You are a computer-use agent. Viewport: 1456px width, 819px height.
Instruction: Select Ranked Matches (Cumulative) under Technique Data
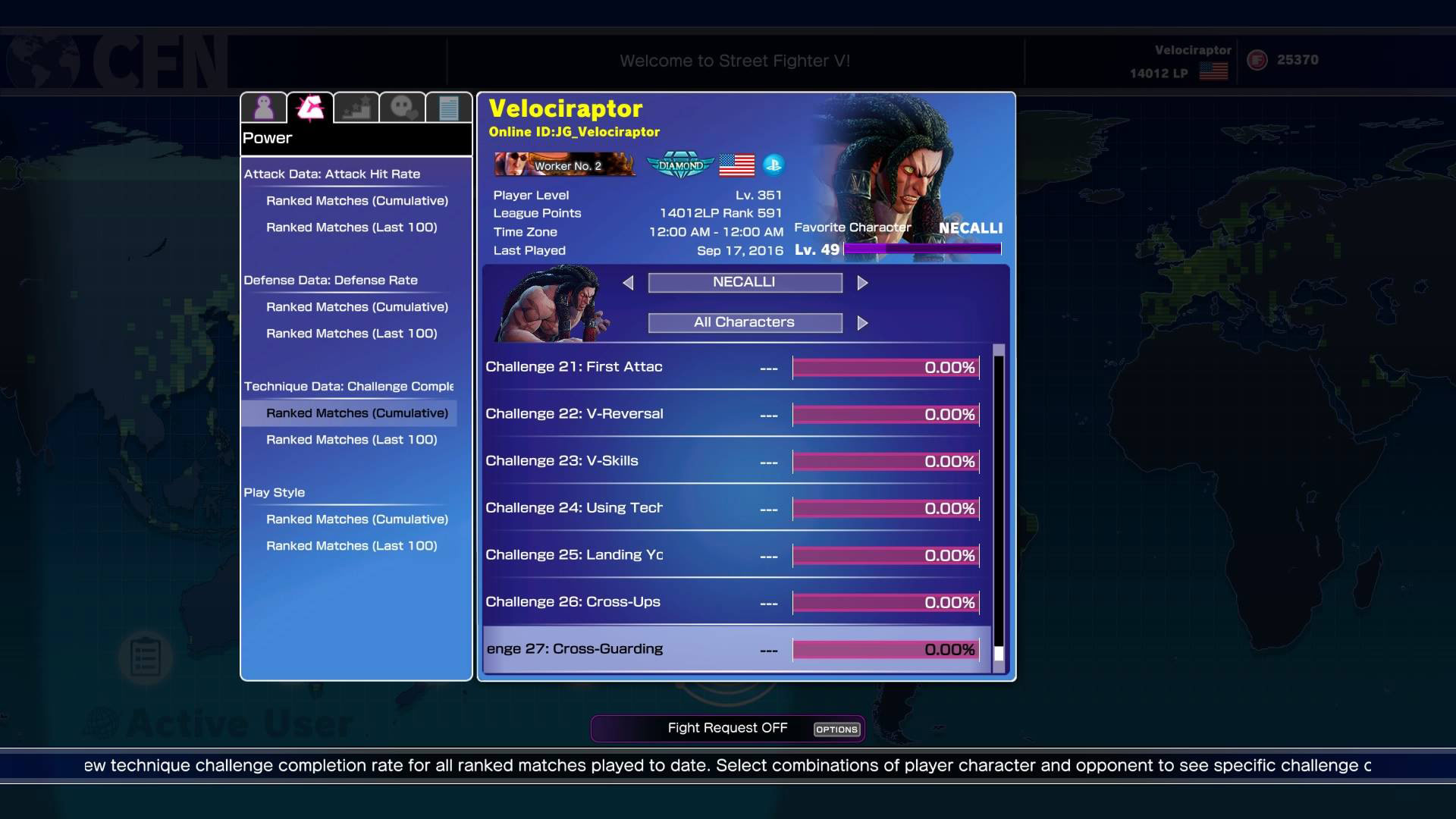pyautogui.click(x=357, y=413)
